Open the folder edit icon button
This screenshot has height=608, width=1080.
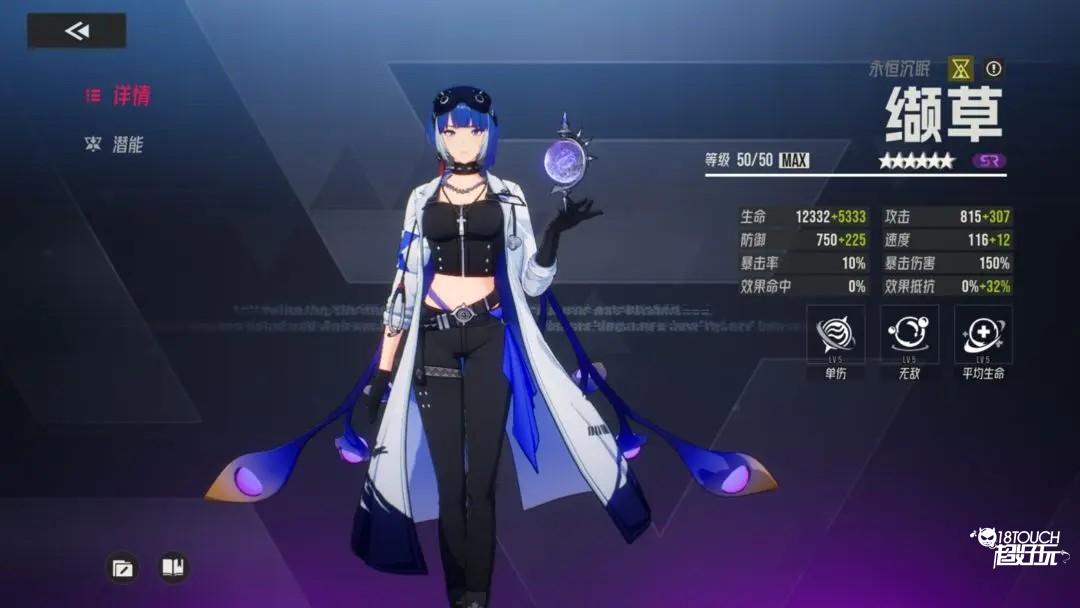click(x=122, y=568)
